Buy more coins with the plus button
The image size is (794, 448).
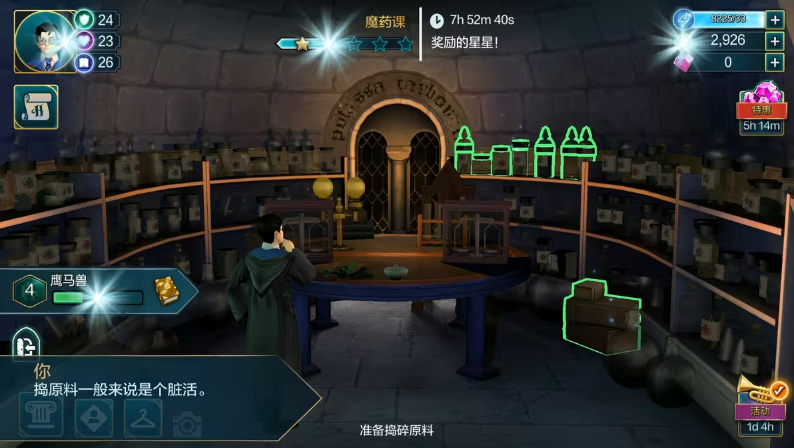tap(775, 41)
